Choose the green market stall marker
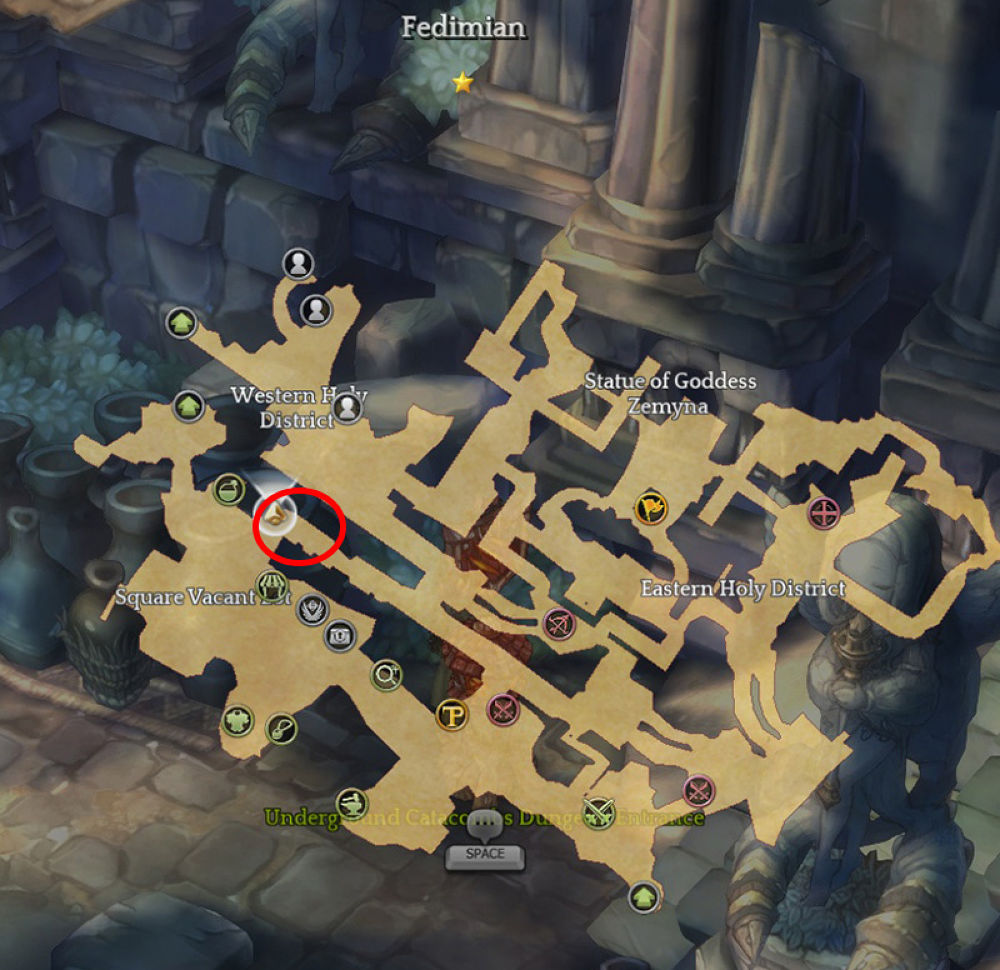Viewport: 1000px width, 970px height. click(x=273, y=585)
